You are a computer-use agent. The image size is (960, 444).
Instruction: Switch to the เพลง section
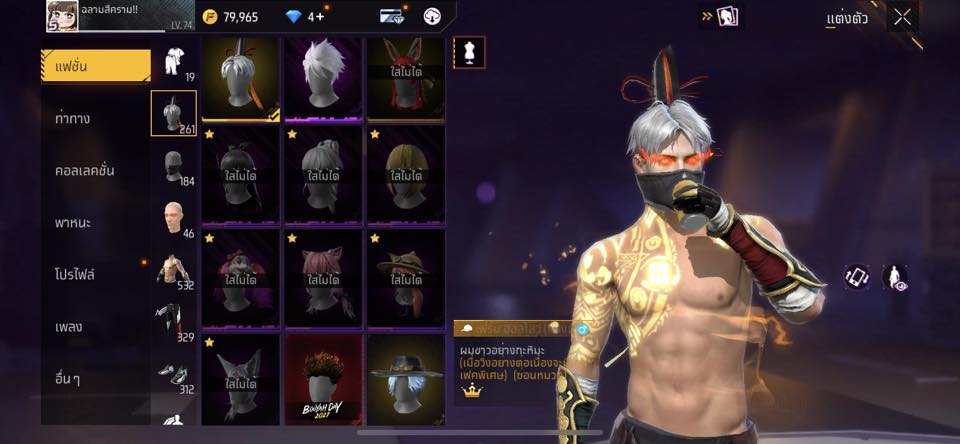click(x=69, y=326)
